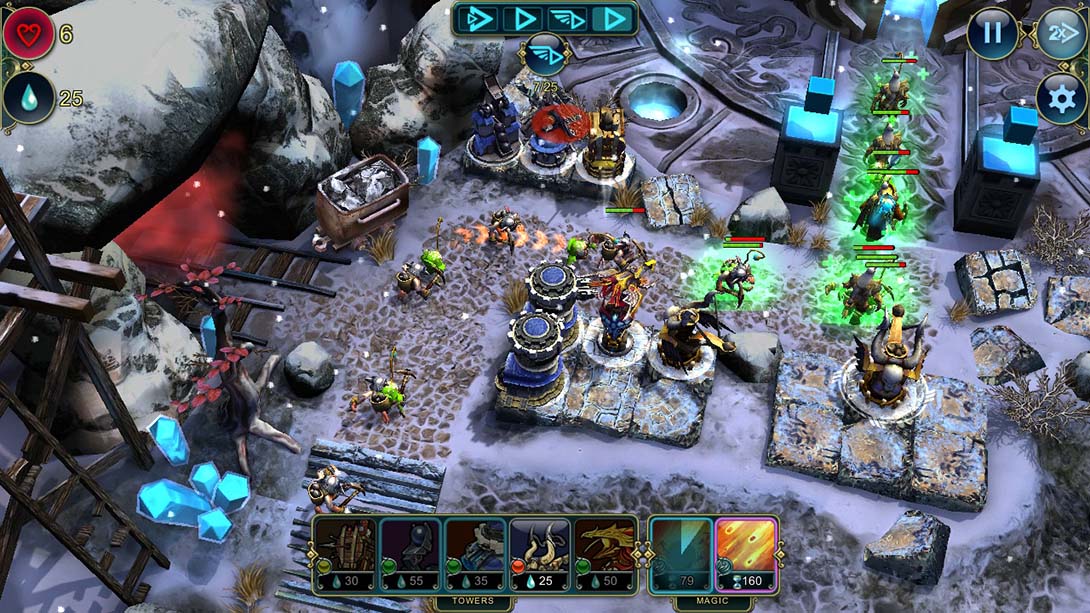Viewport: 1090px width, 613px height.
Task: Activate the teal crystal magic spell
Action: point(681,553)
